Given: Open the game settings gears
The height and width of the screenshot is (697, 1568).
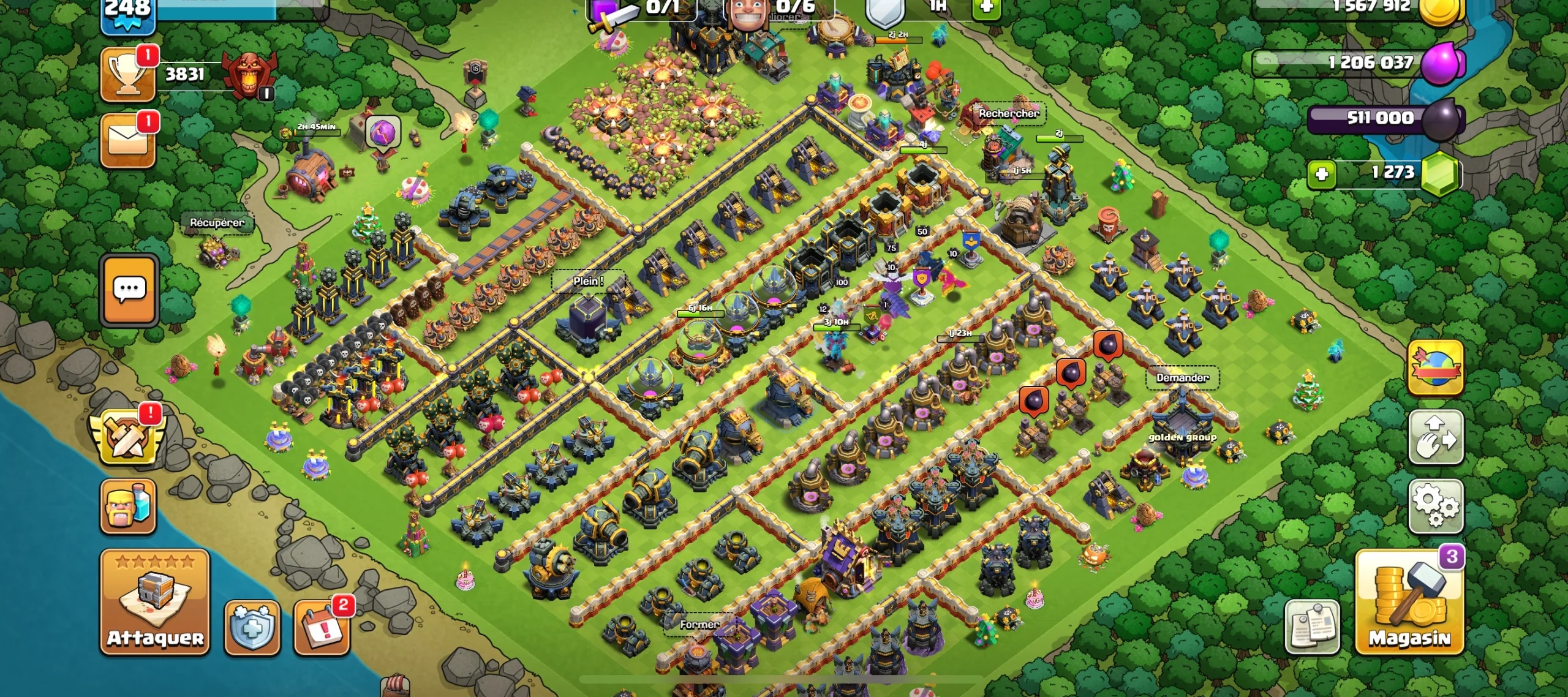Looking at the screenshot, I should tap(1436, 506).
